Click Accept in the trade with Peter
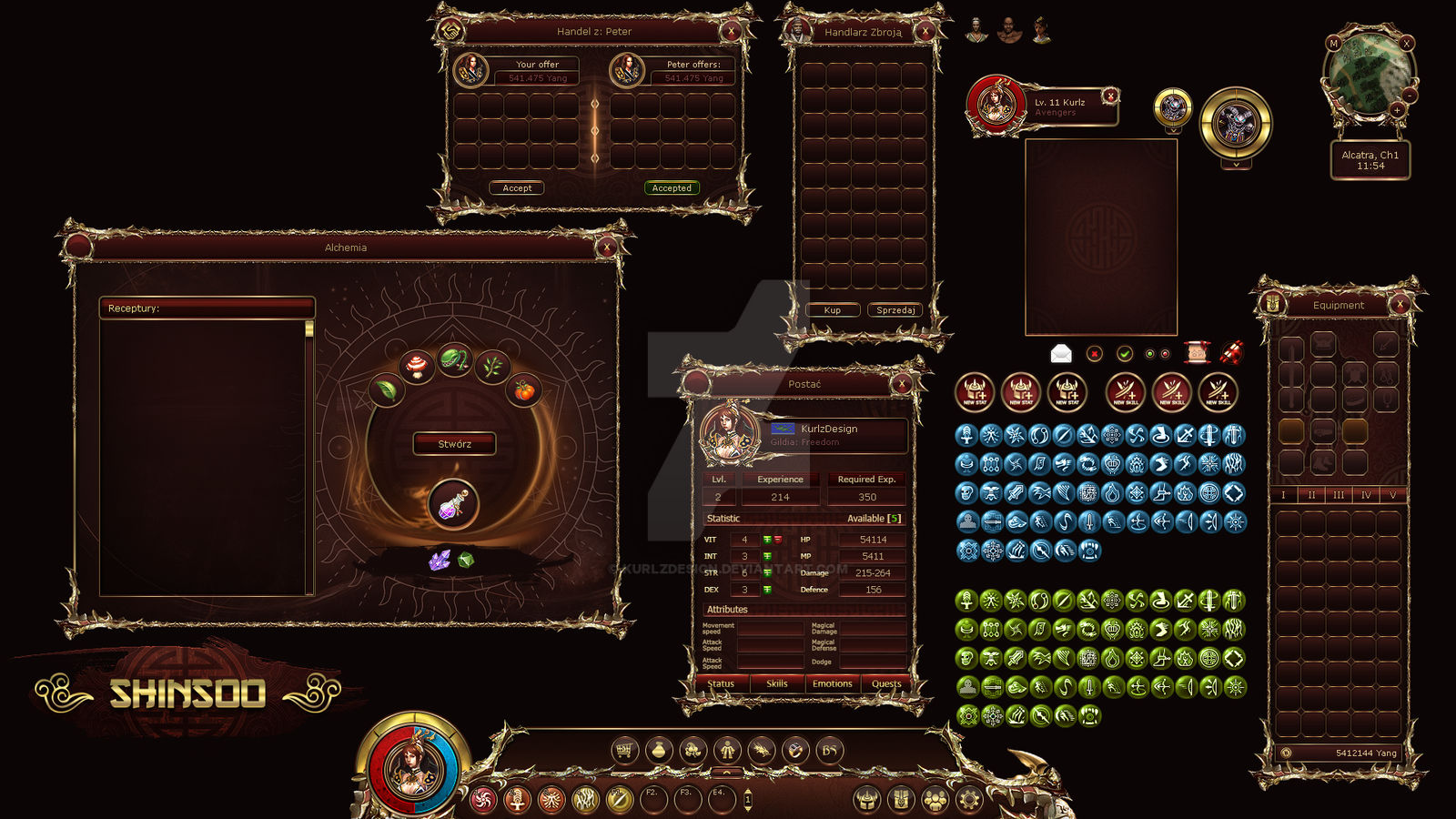 [518, 188]
